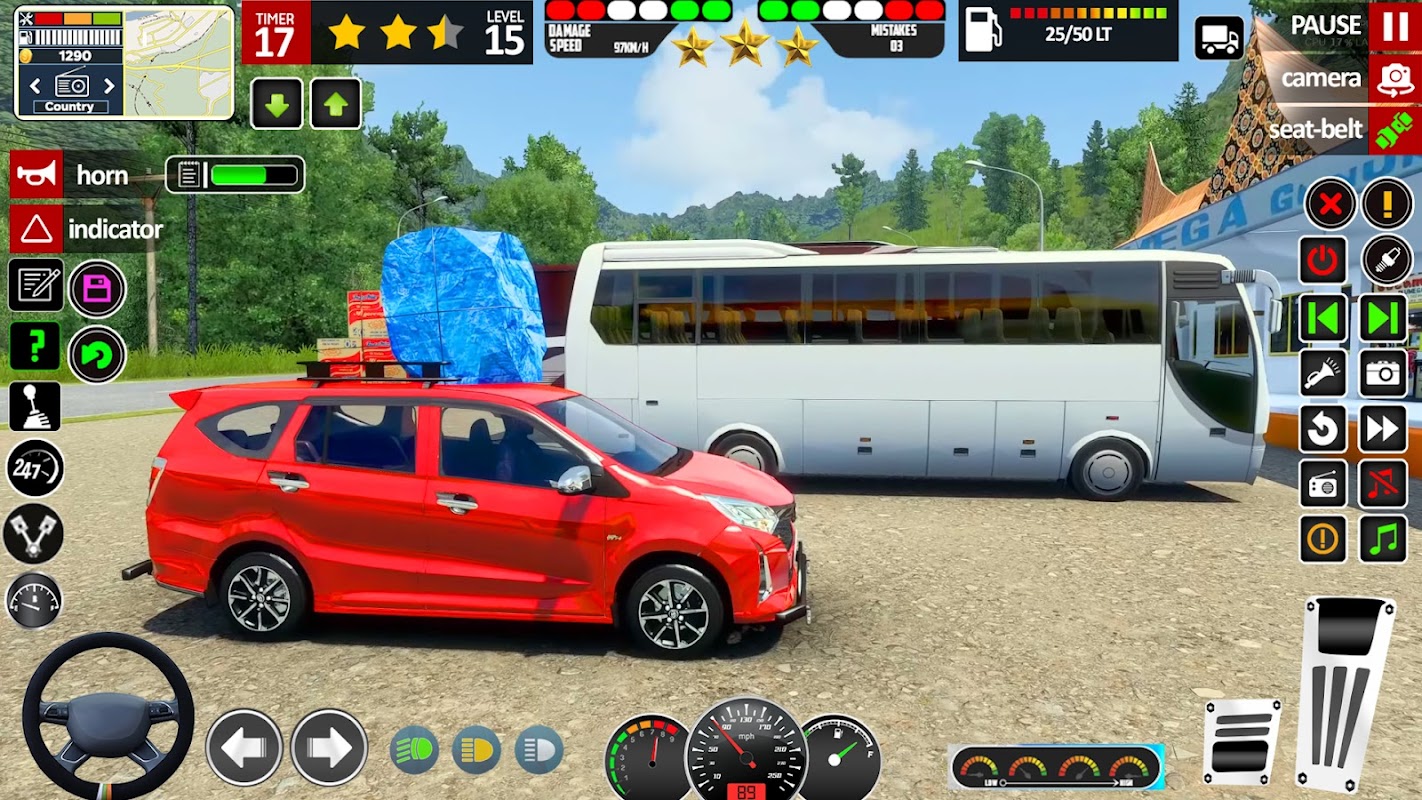Image resolution: width=1422 pixels, height=800 pixels.
Task: Open the green music note button
Action: (x=1383, y=539)
